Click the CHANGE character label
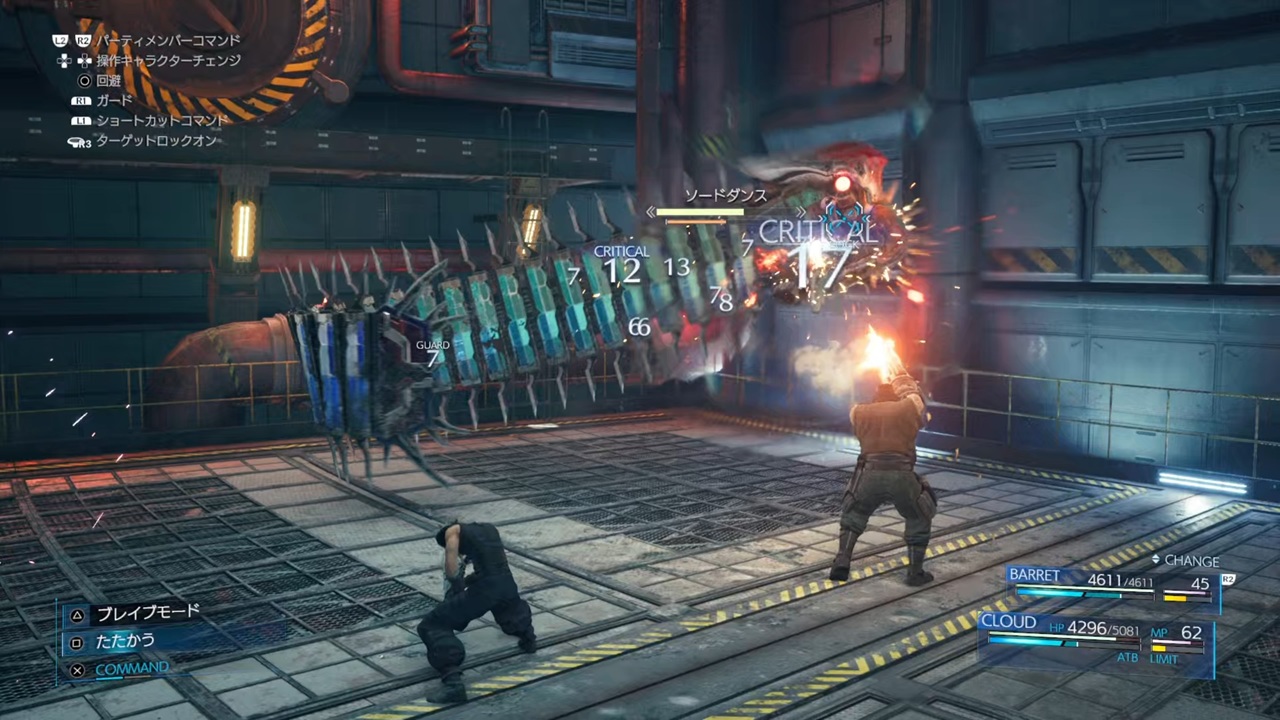This screenshot has width=1280, height=720. coord(1190,561)
